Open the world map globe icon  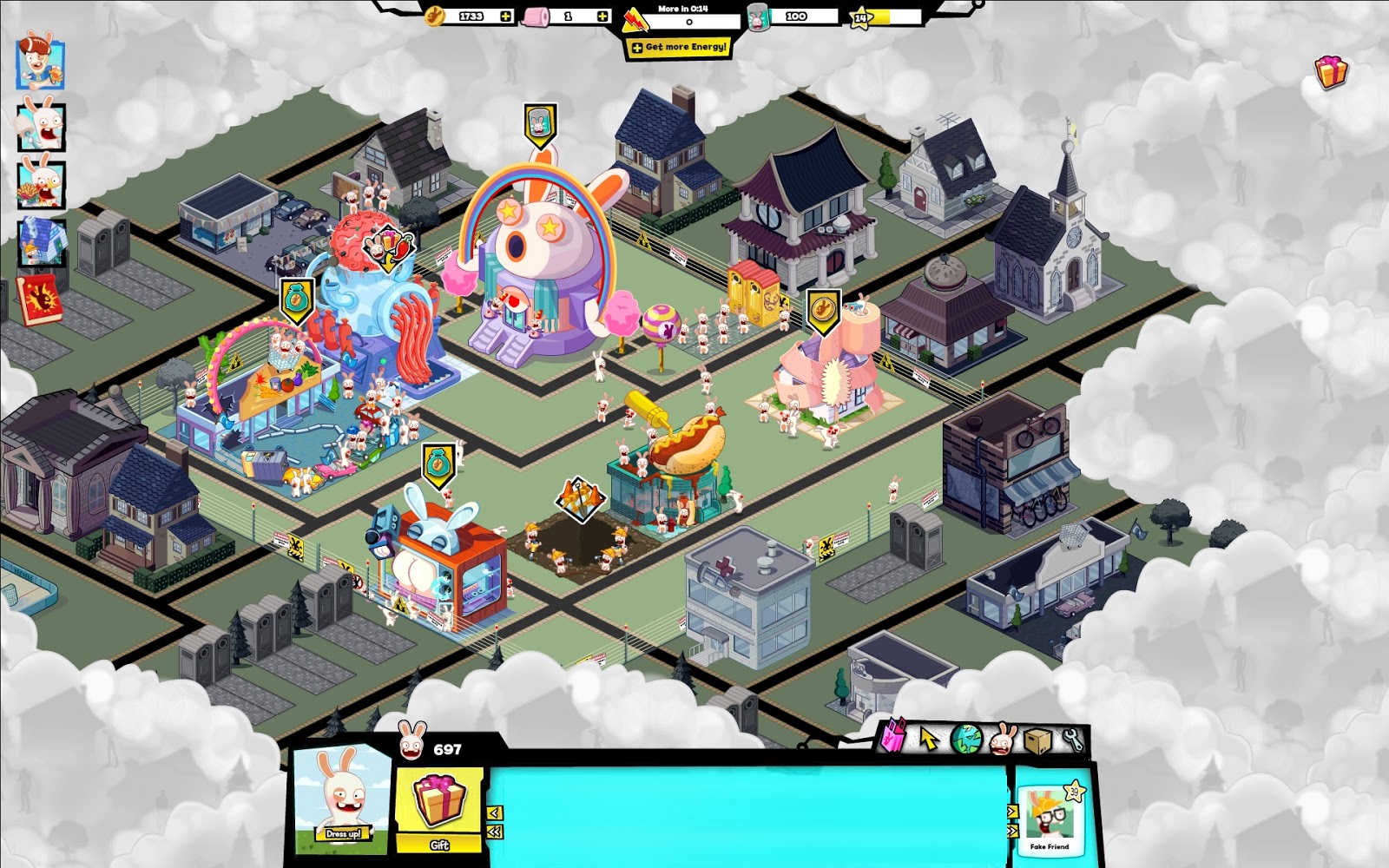point(965,738)
